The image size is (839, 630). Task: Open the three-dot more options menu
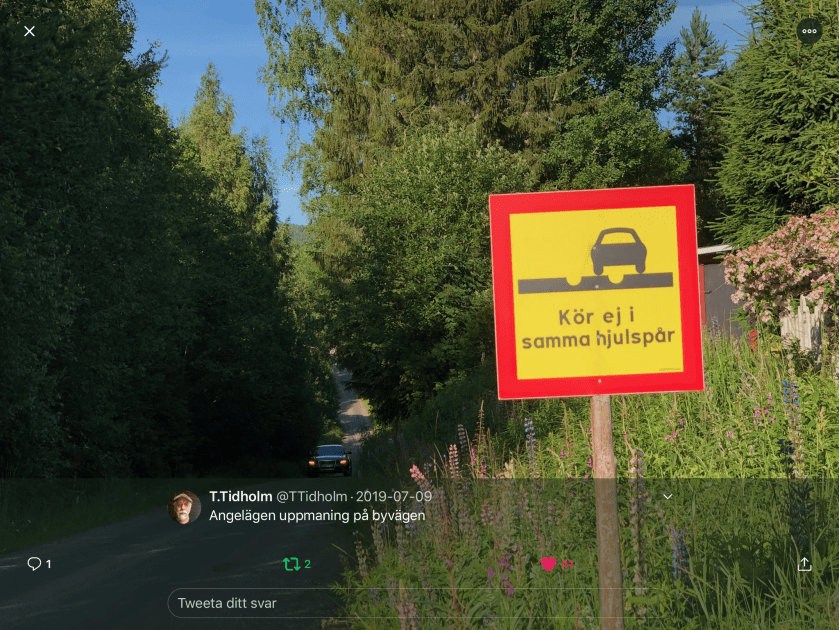(809, 31)
